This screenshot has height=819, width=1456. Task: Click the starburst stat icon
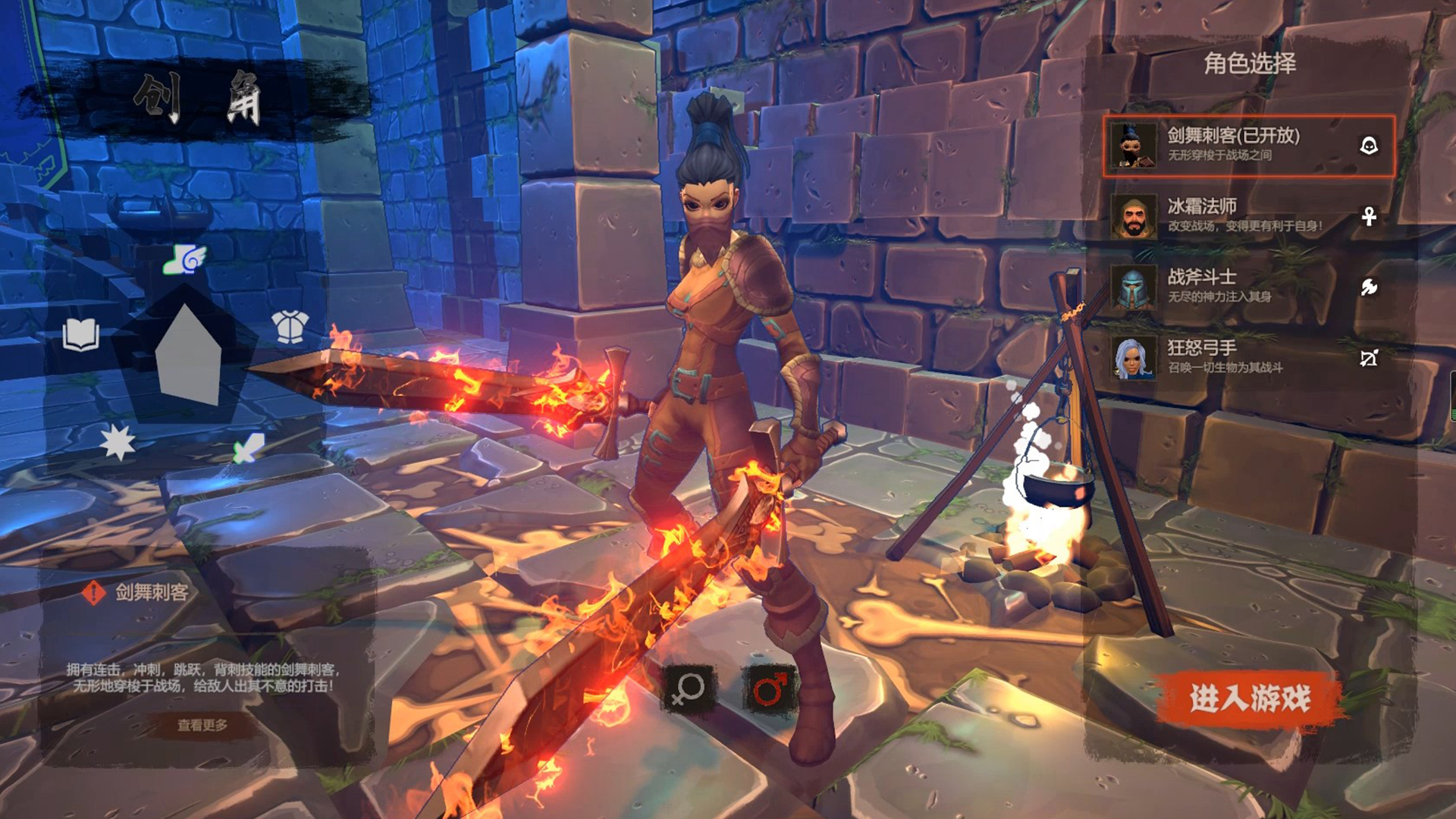[118, 442]
